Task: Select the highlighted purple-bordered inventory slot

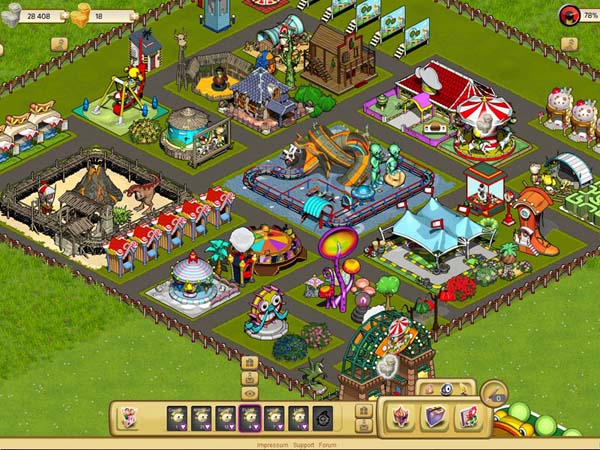Action: pyautogui.click(x=249, y=417)
